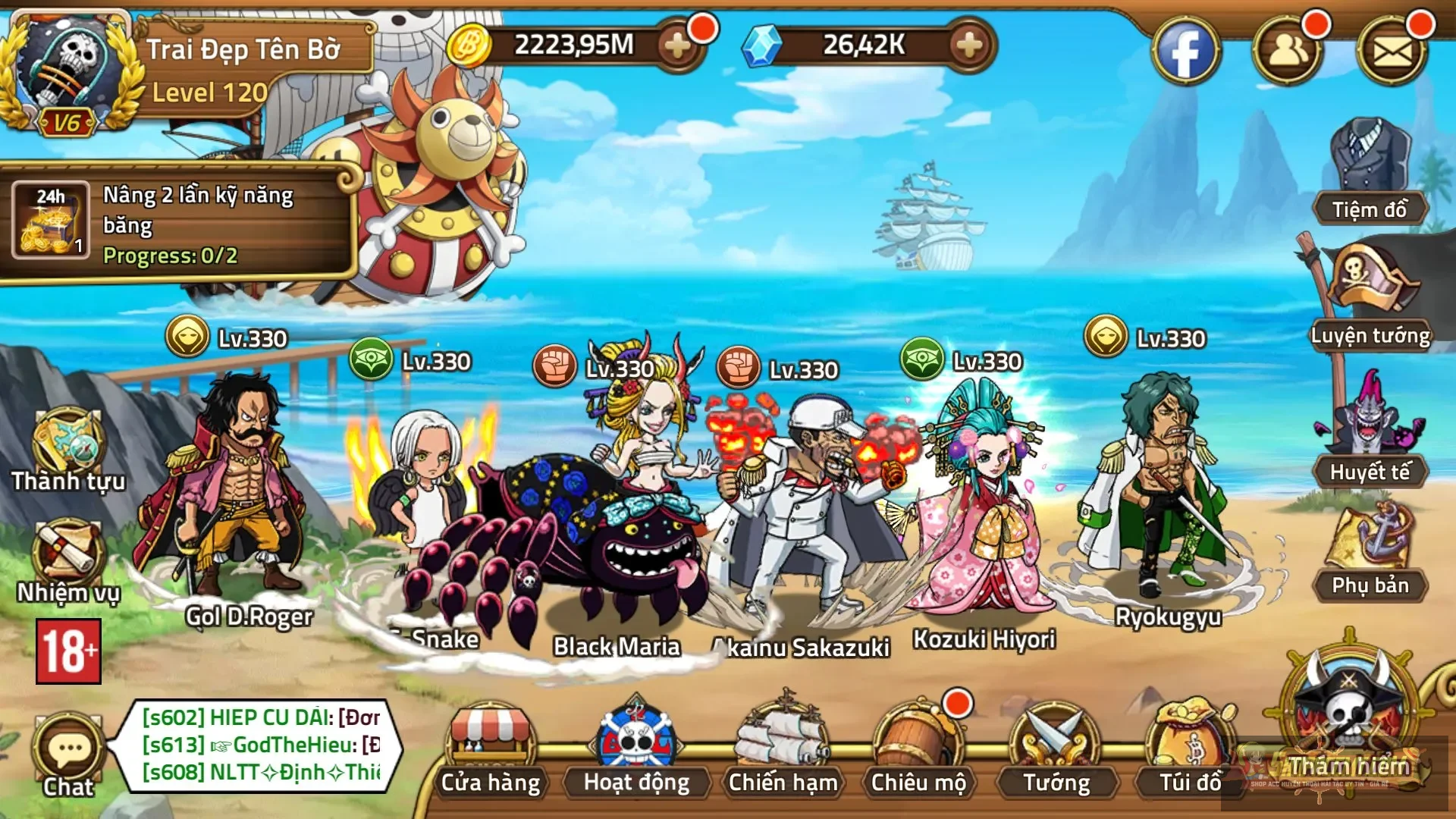
Task: Add more gold coins with plus button
Action: 677,46
